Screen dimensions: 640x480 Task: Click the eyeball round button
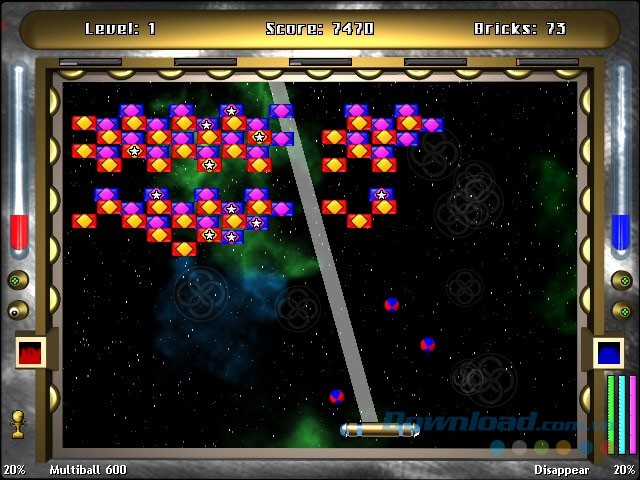(x=18, y=310)
